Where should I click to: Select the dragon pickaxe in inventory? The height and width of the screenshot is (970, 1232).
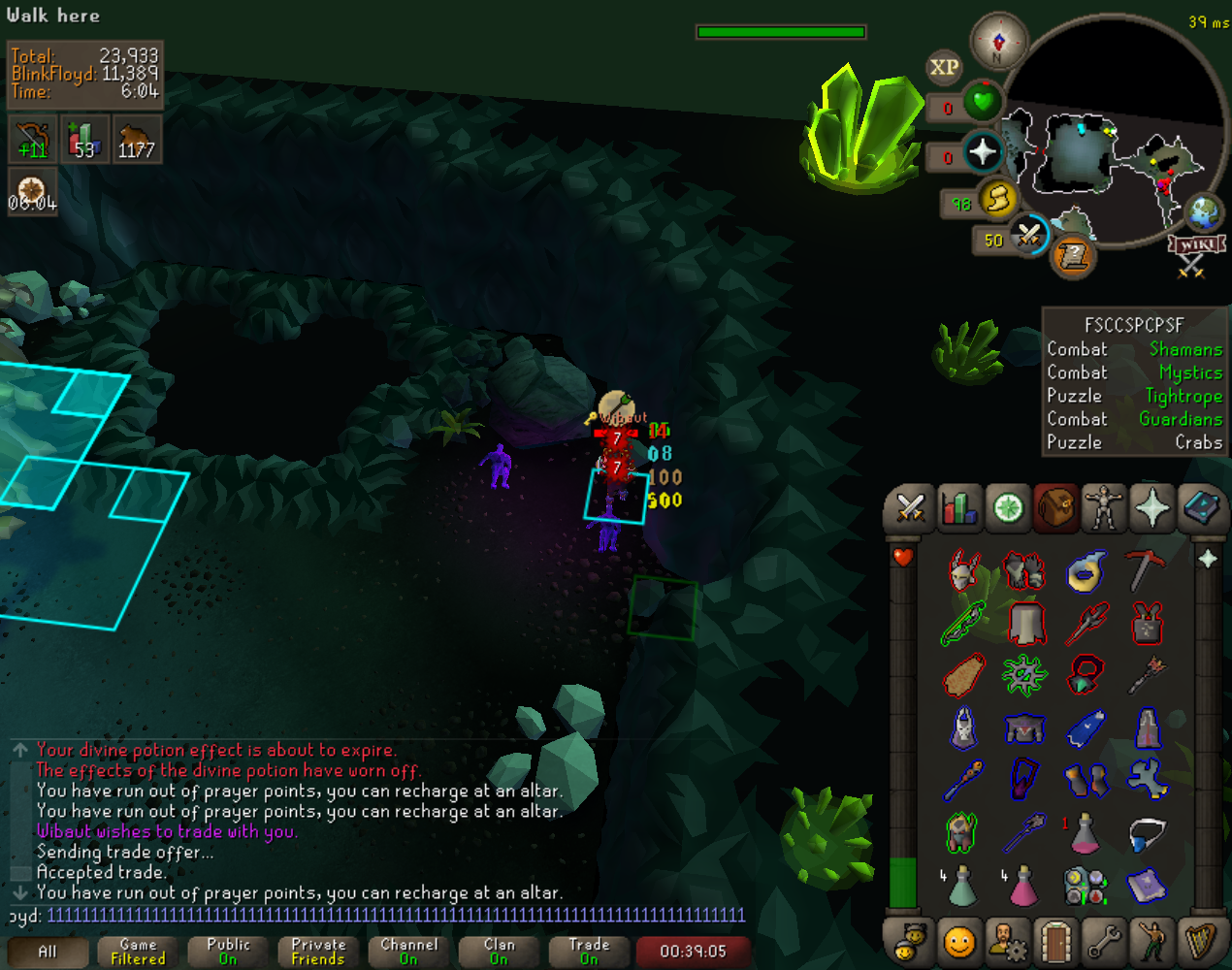tap(1146, 570)
